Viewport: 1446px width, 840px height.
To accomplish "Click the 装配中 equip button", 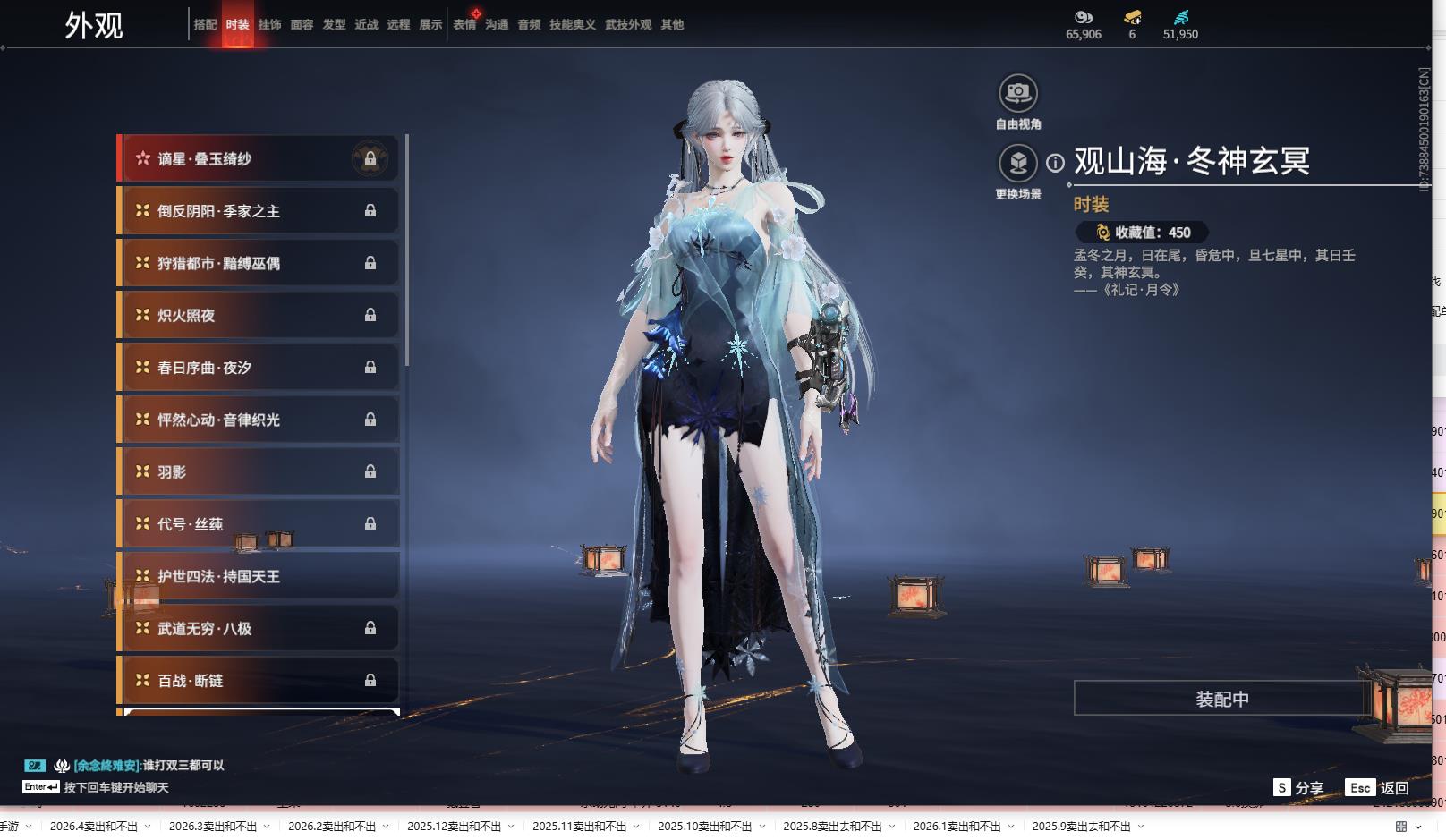I will 1221,699.
